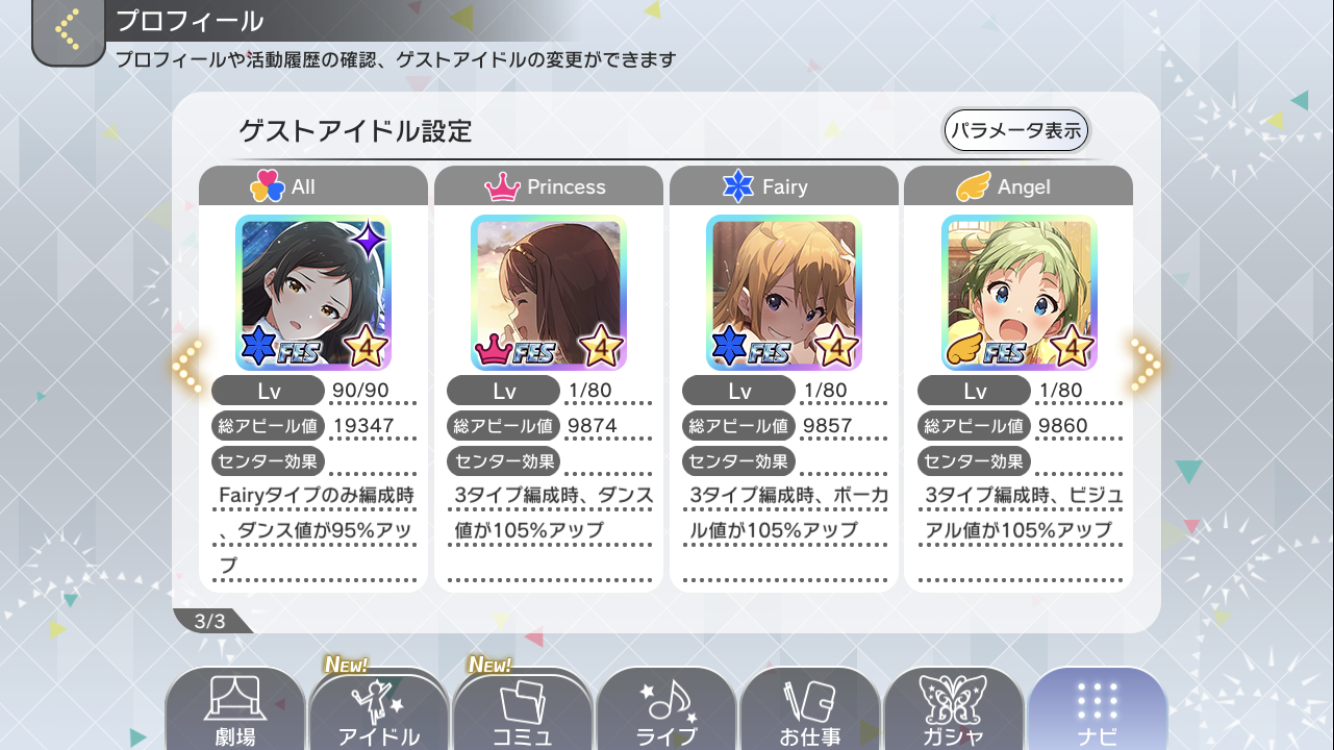
Task: Choose the Princess guest idol card
Action: tap(548, 293)
